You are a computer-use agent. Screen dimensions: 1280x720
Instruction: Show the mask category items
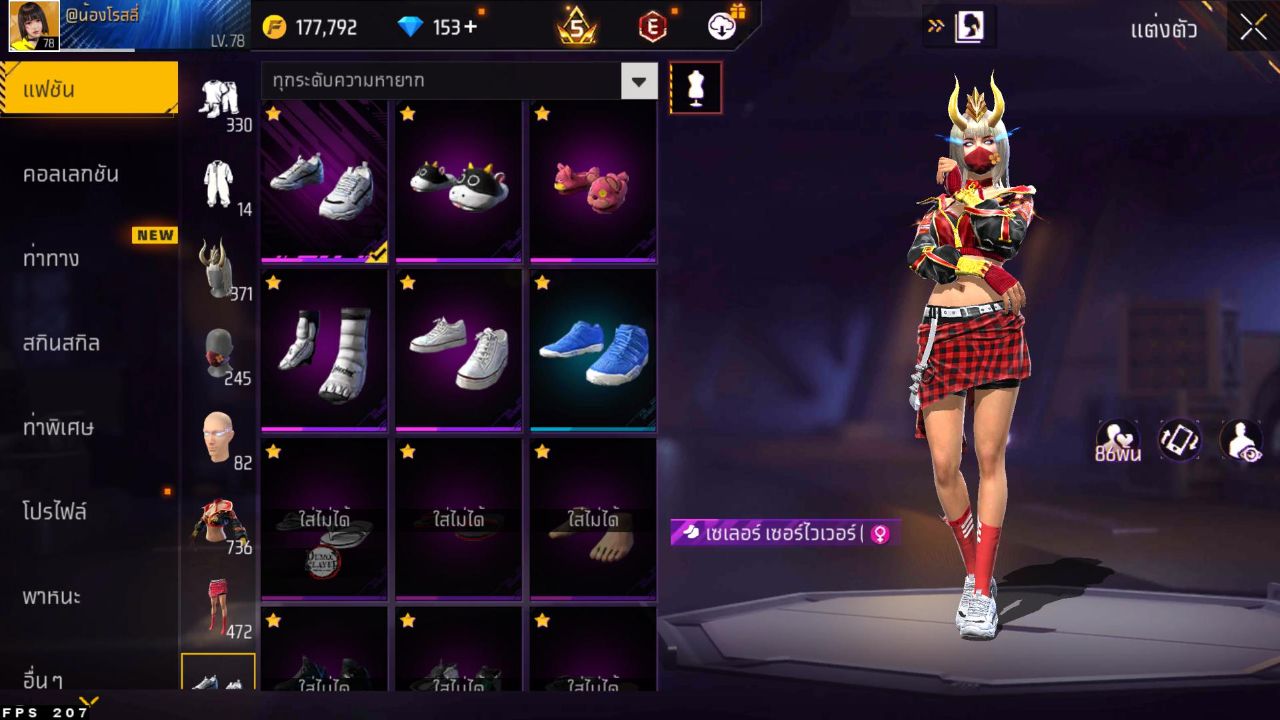219,352
